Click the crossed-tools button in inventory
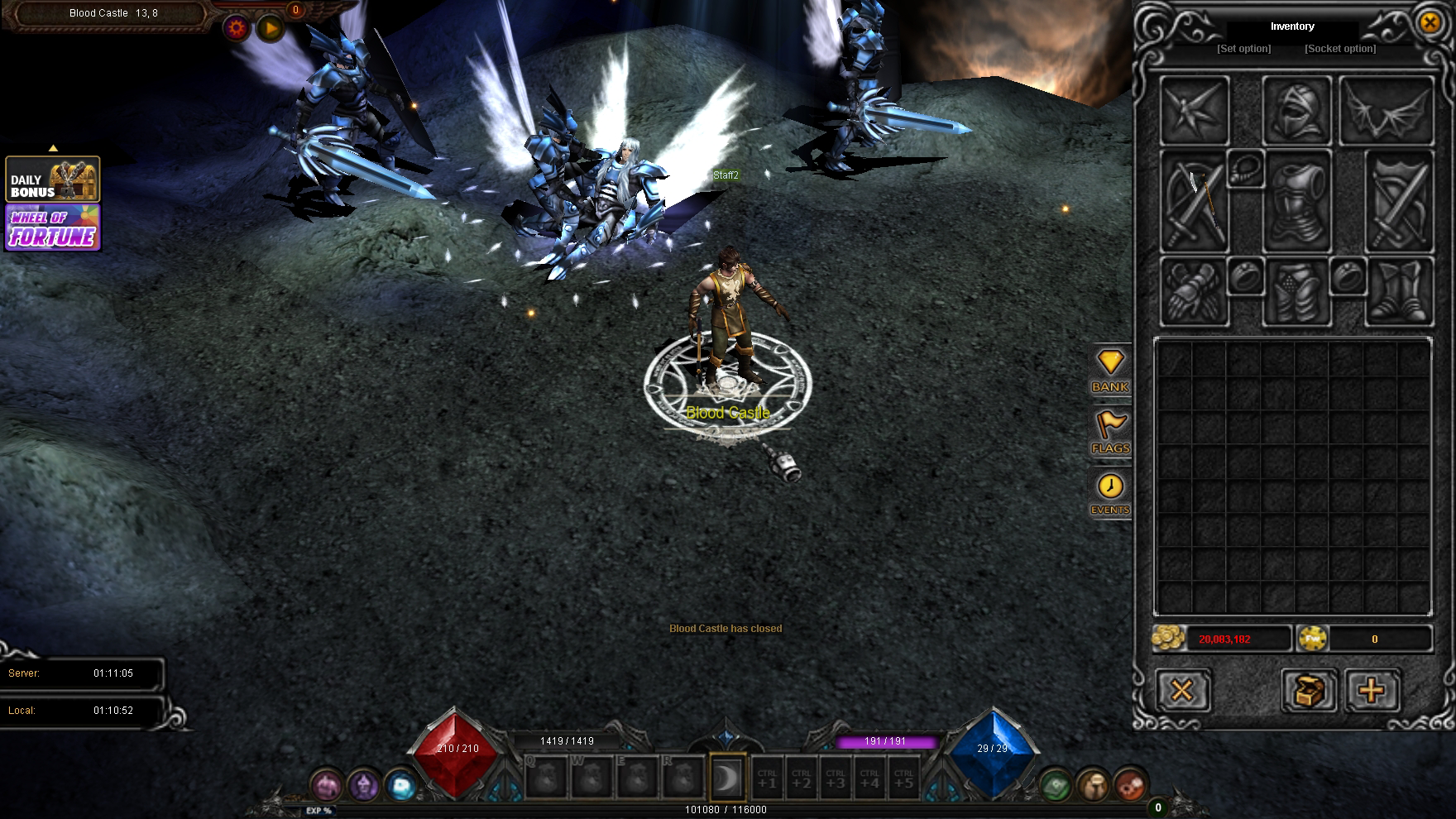Viewport: 1456px width, 819px height. [x=1183, y=690]
